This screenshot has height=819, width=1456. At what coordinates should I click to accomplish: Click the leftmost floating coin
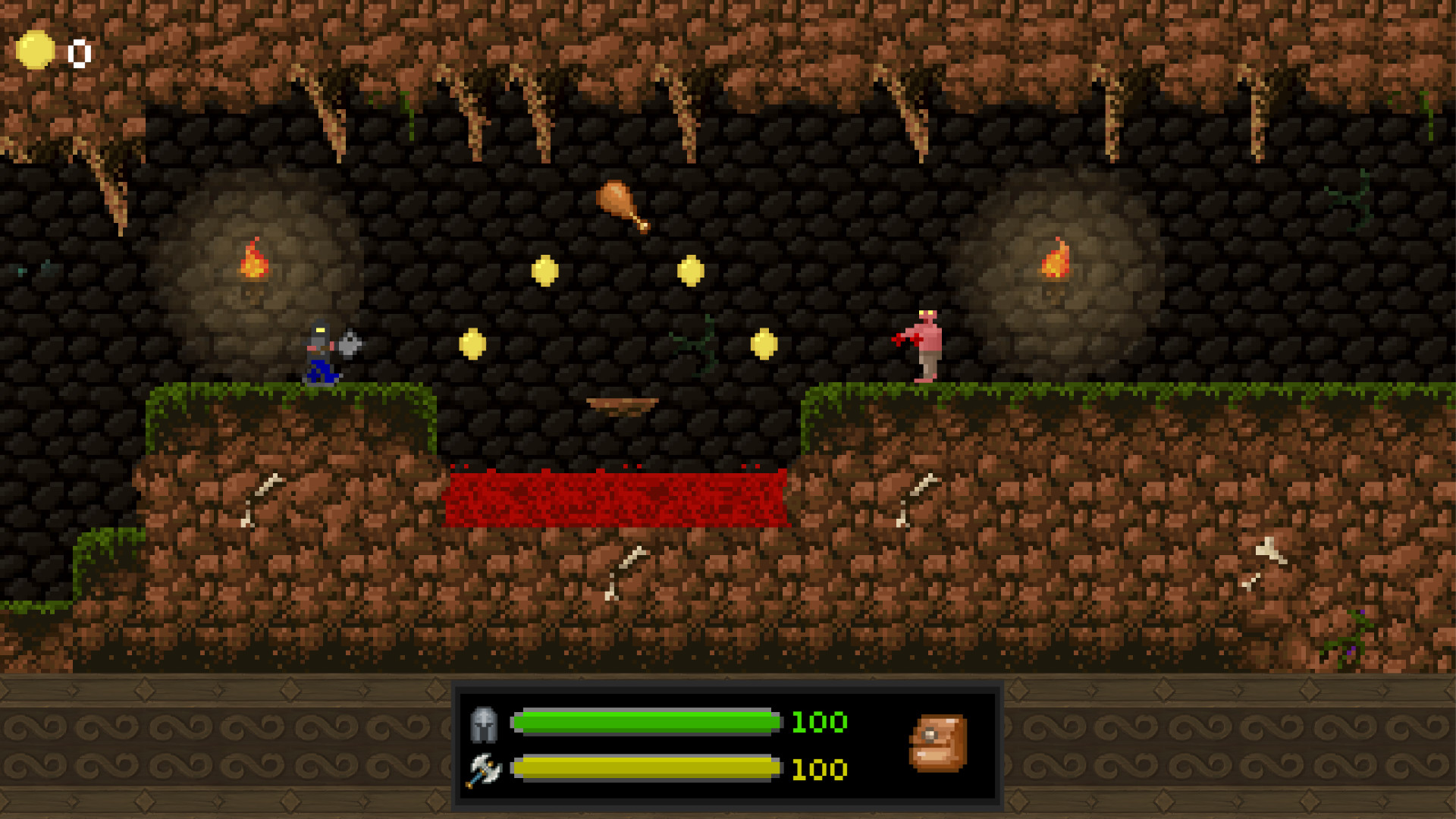(x=473, y=345)
